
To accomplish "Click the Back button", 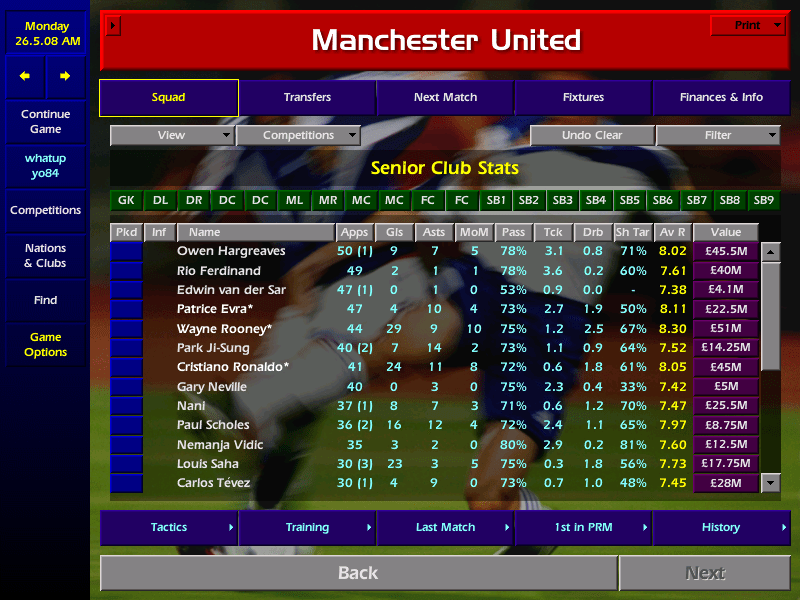I will coord(358,573).
